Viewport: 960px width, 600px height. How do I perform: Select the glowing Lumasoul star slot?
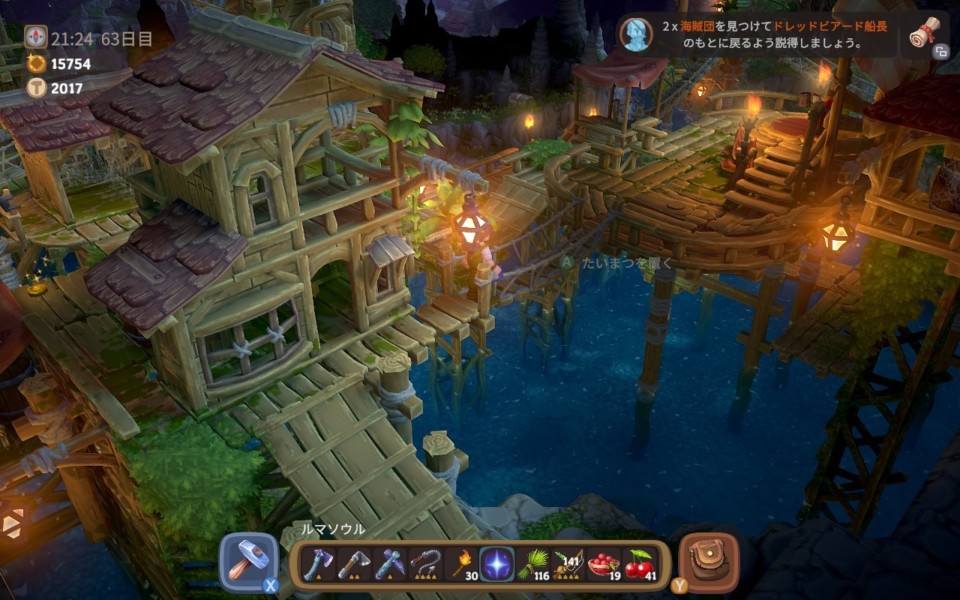[497, 563]
